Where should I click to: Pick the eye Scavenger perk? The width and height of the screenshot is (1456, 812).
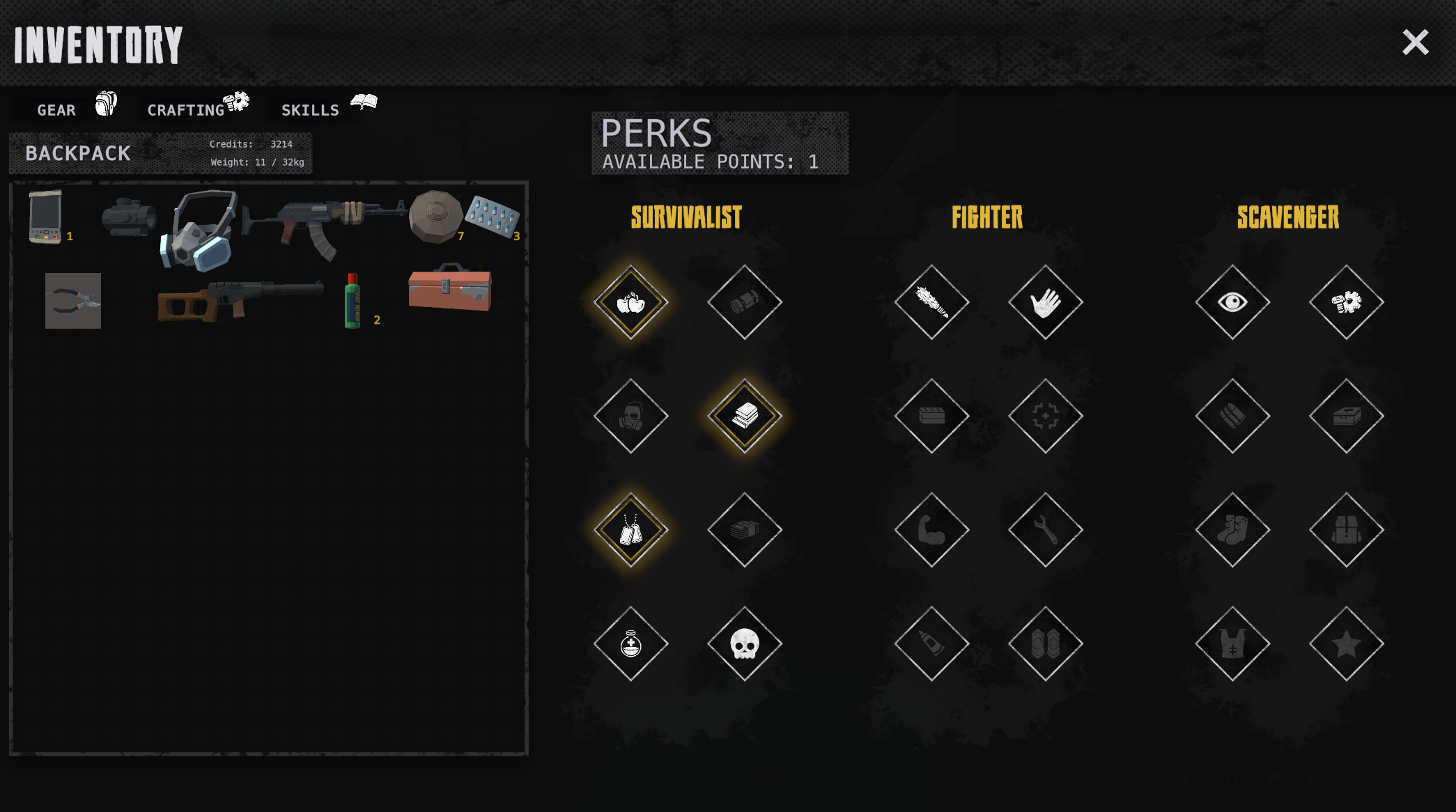[1232, 302]
